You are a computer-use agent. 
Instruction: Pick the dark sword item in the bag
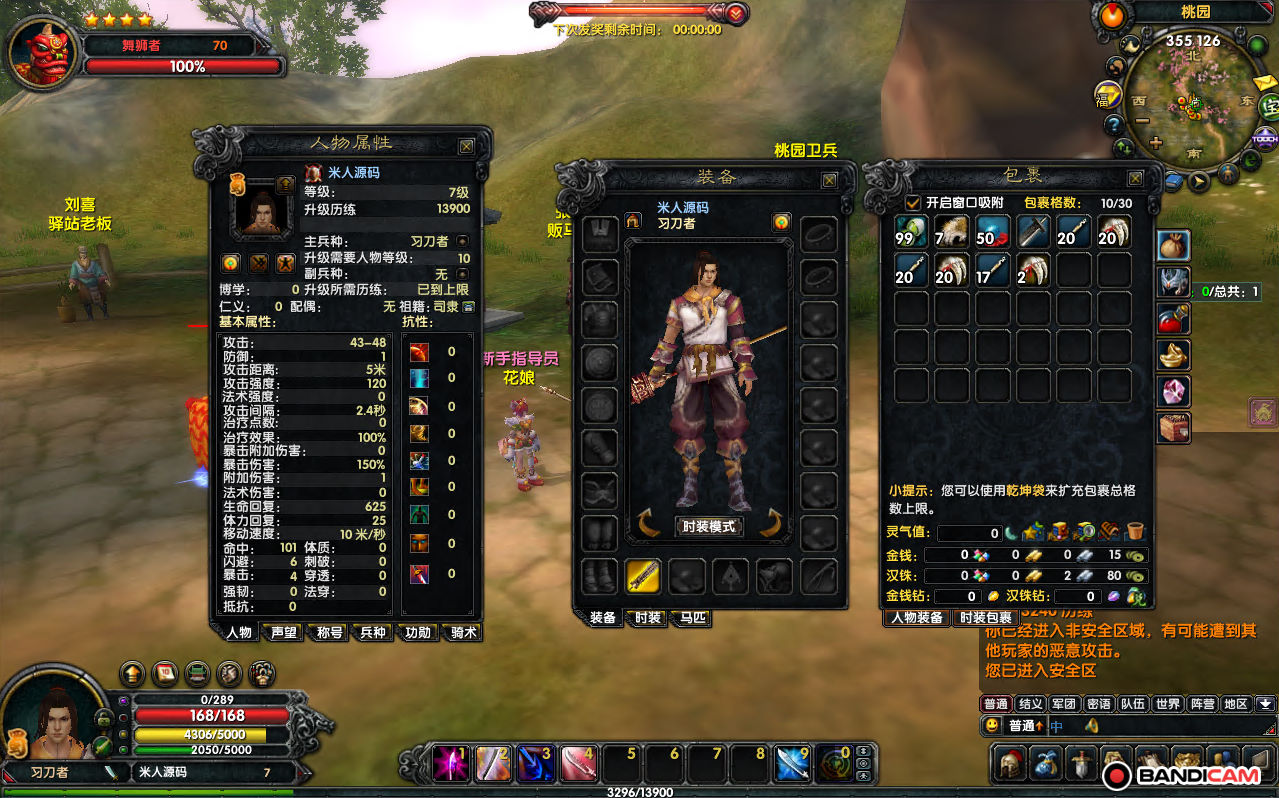tap(1033, 232)
